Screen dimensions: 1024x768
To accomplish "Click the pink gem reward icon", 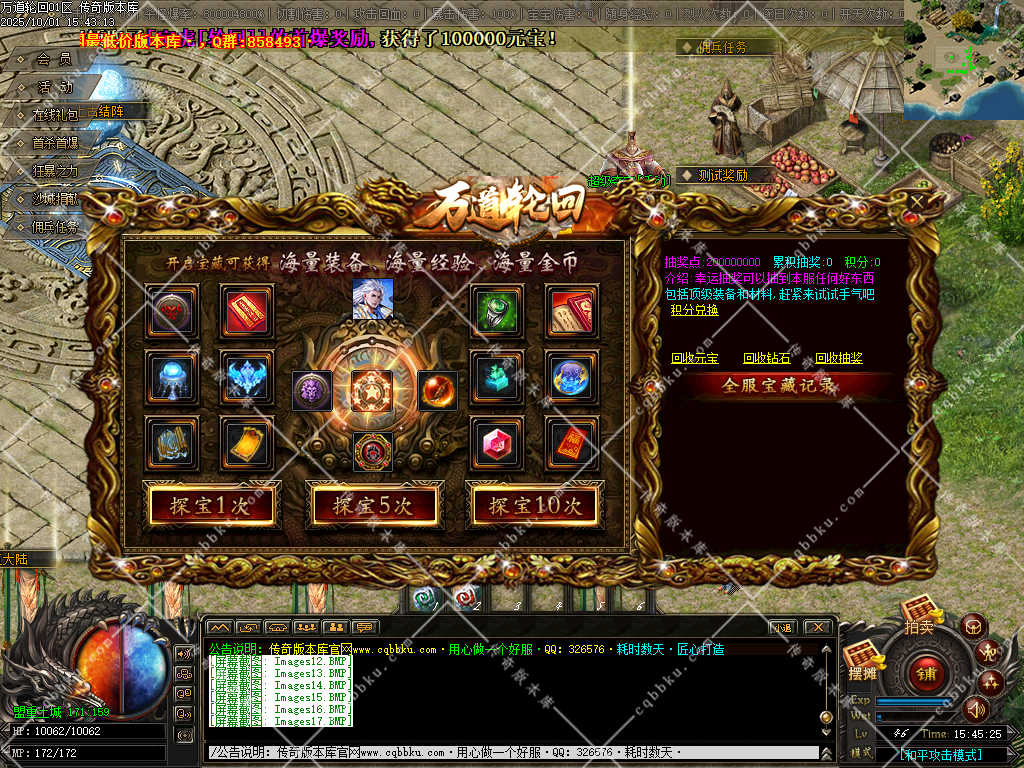I will [x=497, y=442].
